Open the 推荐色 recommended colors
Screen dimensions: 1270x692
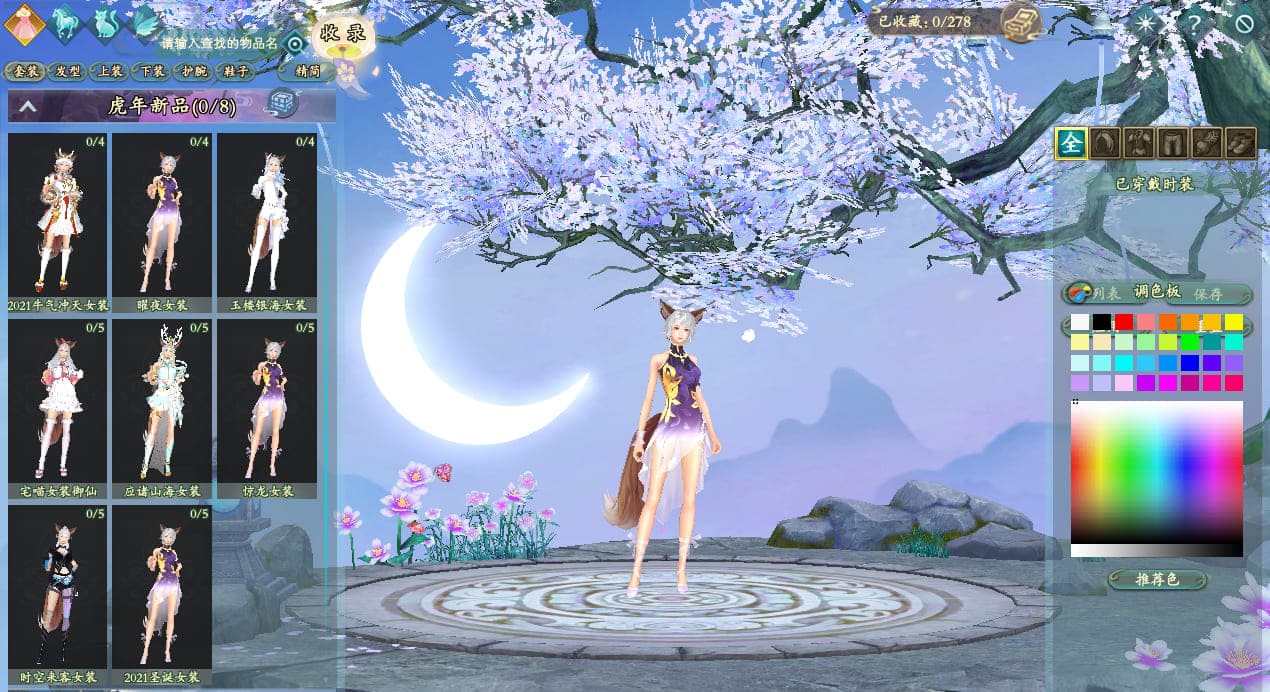click(1159, 579)
